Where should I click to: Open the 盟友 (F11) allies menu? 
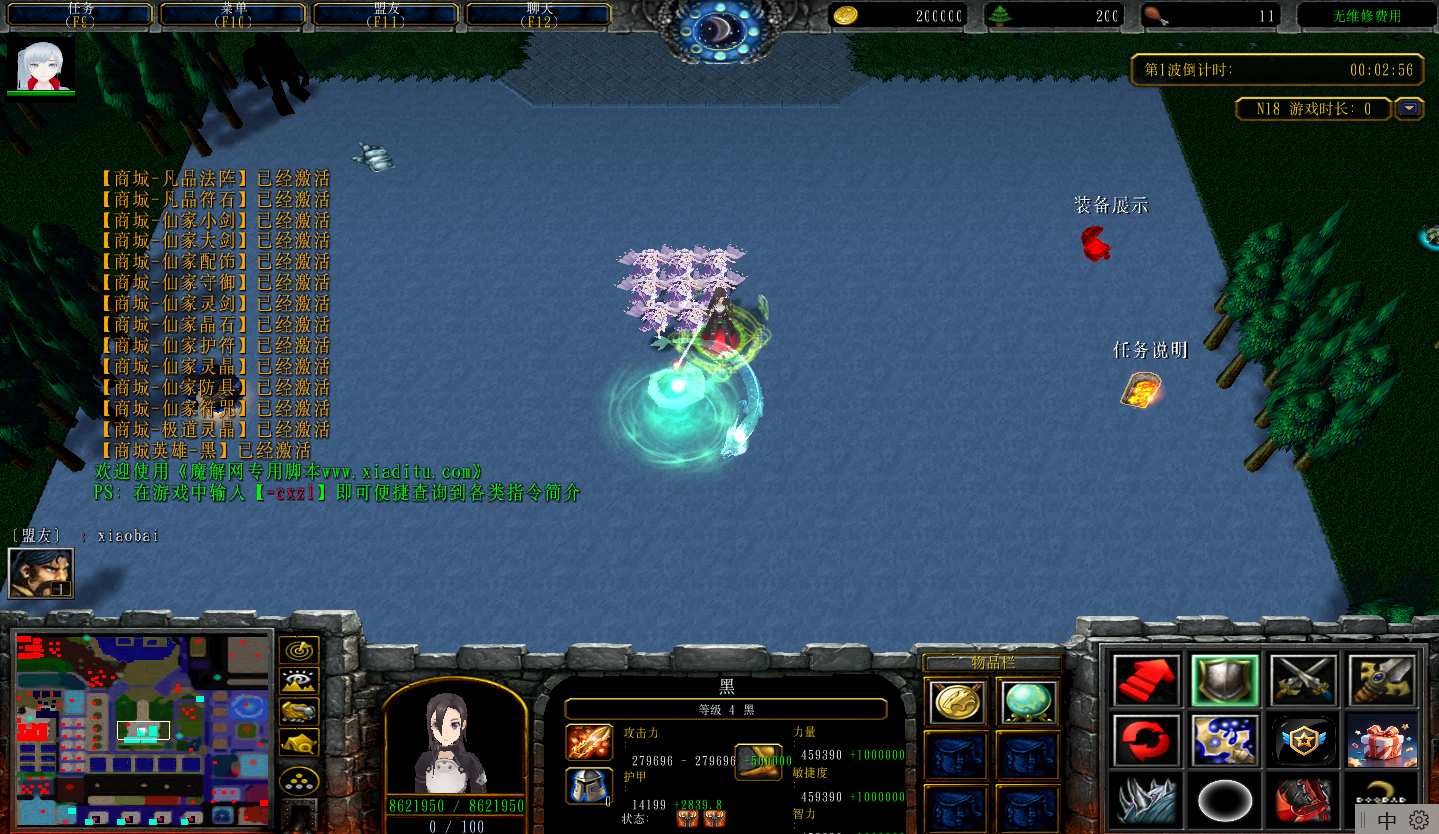387,15
